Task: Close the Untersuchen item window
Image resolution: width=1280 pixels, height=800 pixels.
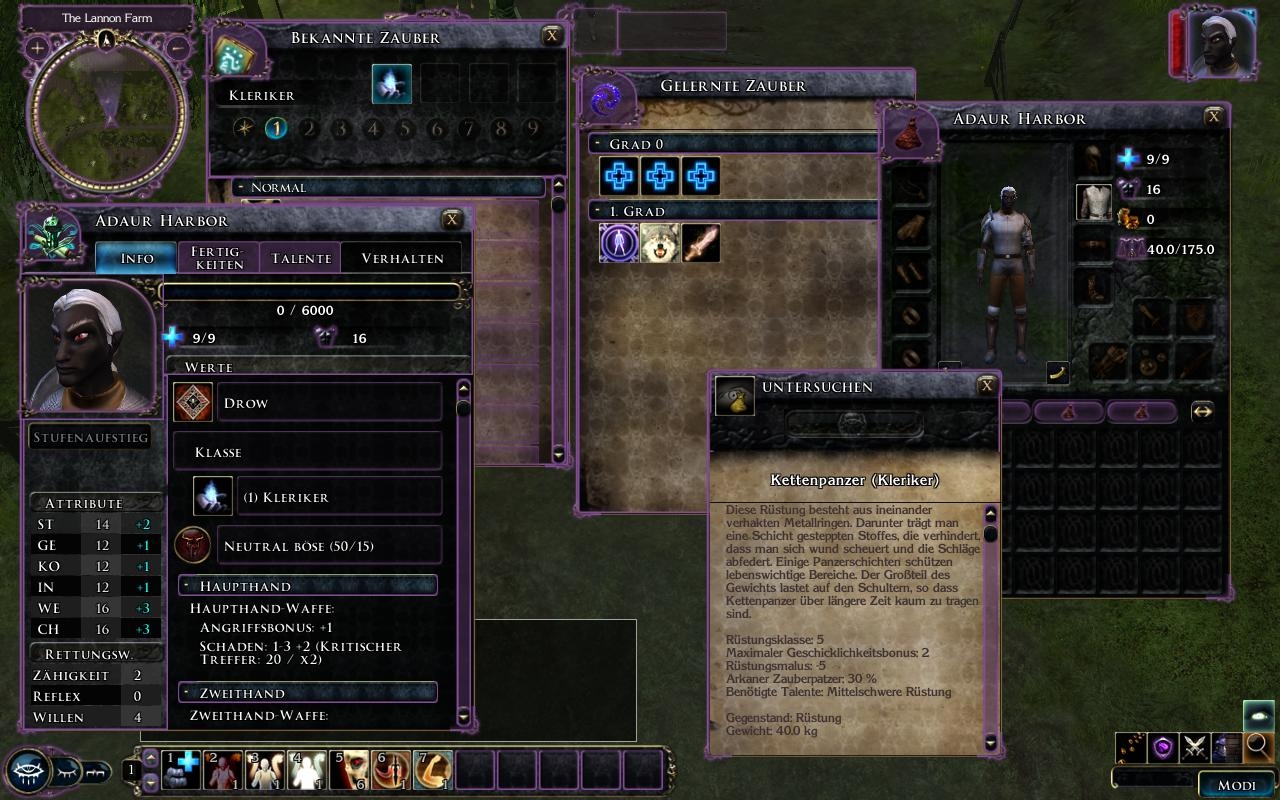Action: click(987, 386)
